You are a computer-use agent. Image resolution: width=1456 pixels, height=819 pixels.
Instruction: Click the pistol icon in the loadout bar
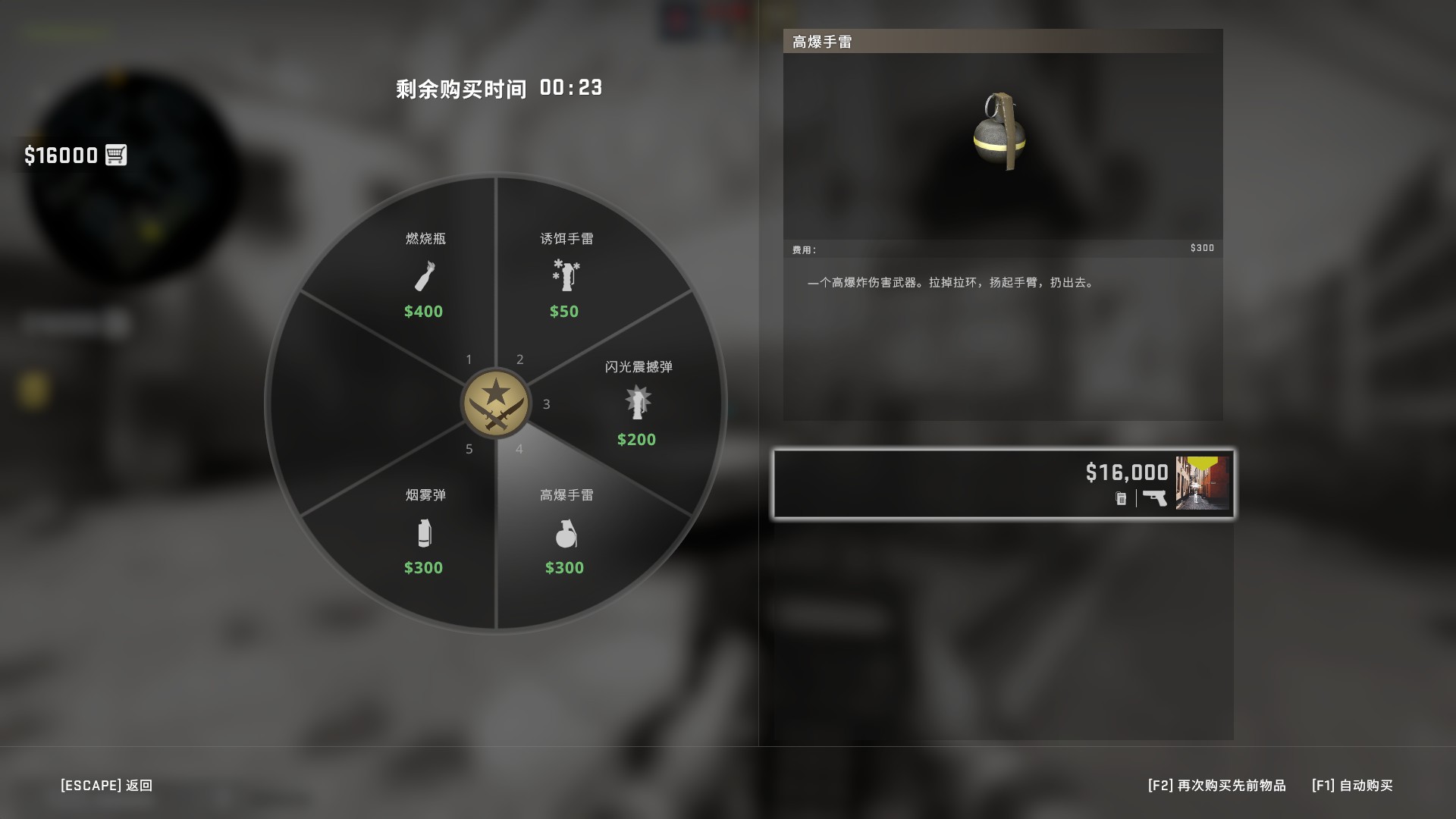pos(1154,498)
